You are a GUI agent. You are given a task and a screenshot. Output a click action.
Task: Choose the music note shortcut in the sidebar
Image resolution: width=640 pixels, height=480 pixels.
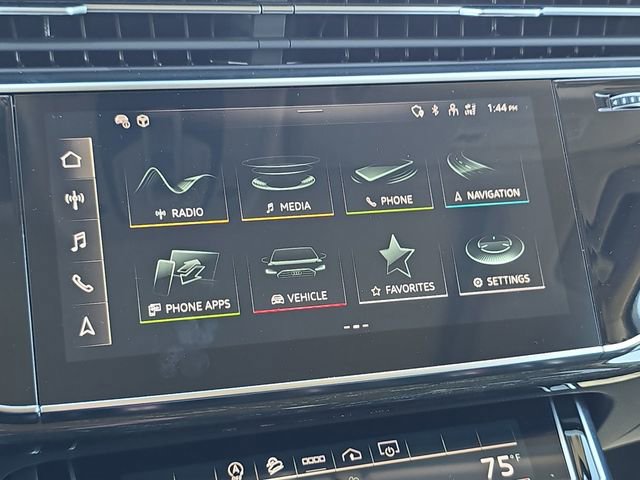point(78,241)
